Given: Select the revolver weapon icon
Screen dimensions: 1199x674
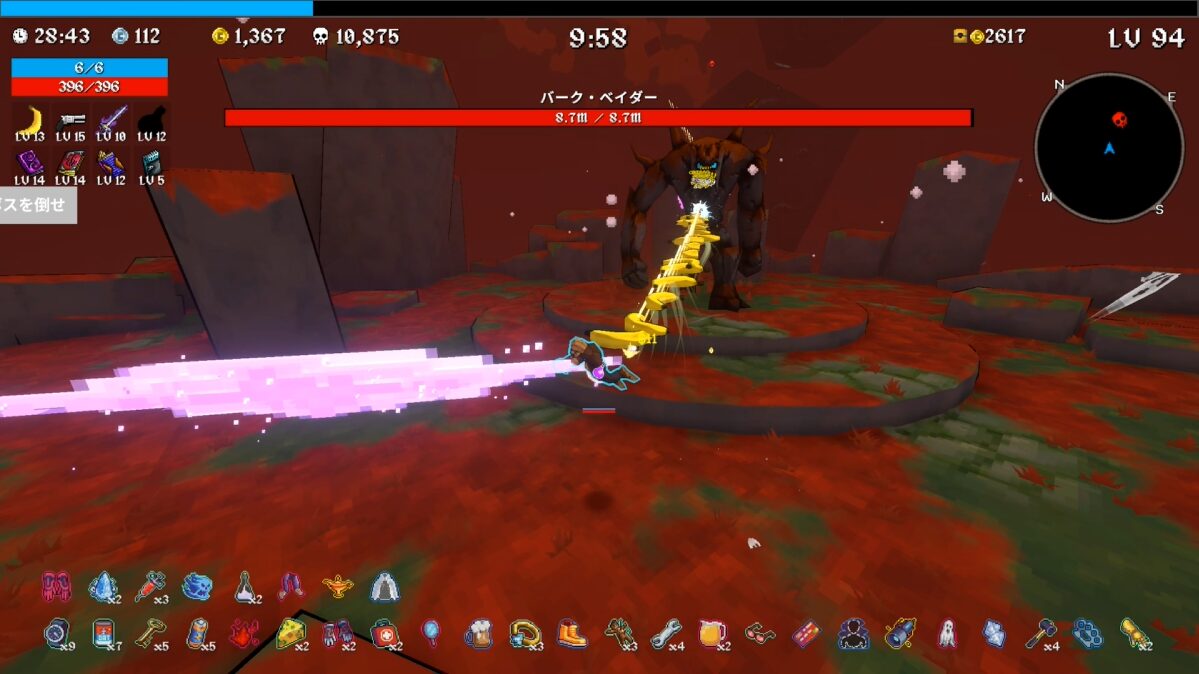Looking at the screenshot, I should pyautogui.click(x=70, y=119).
